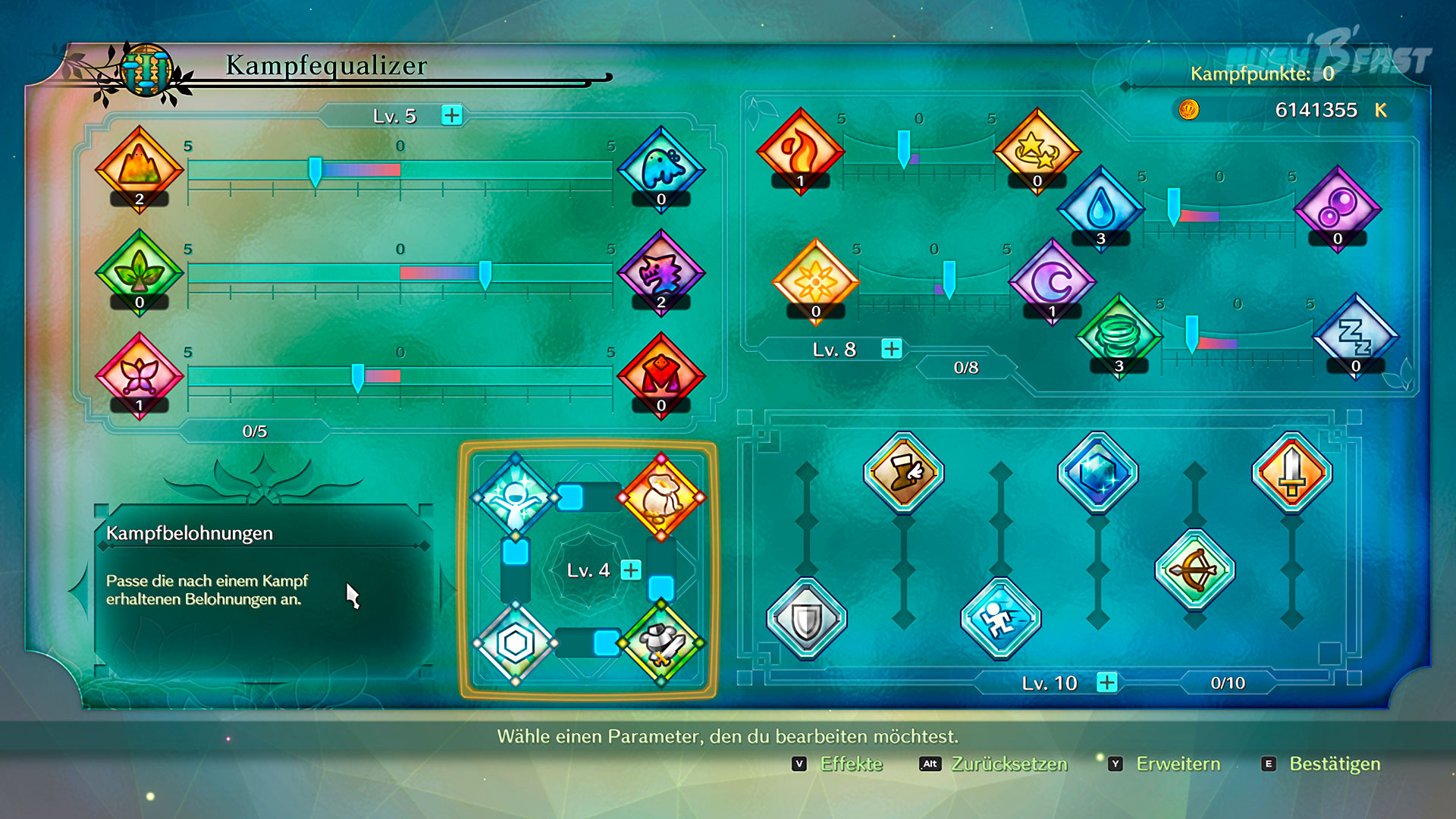
Task: Choose the sleep Zz status icon
Action: [1355, 336]
